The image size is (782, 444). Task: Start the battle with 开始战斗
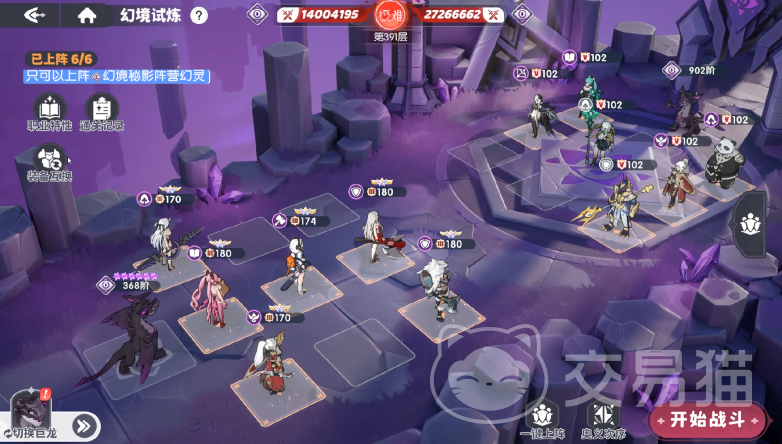pyautogui.click(x=707, y=418)
